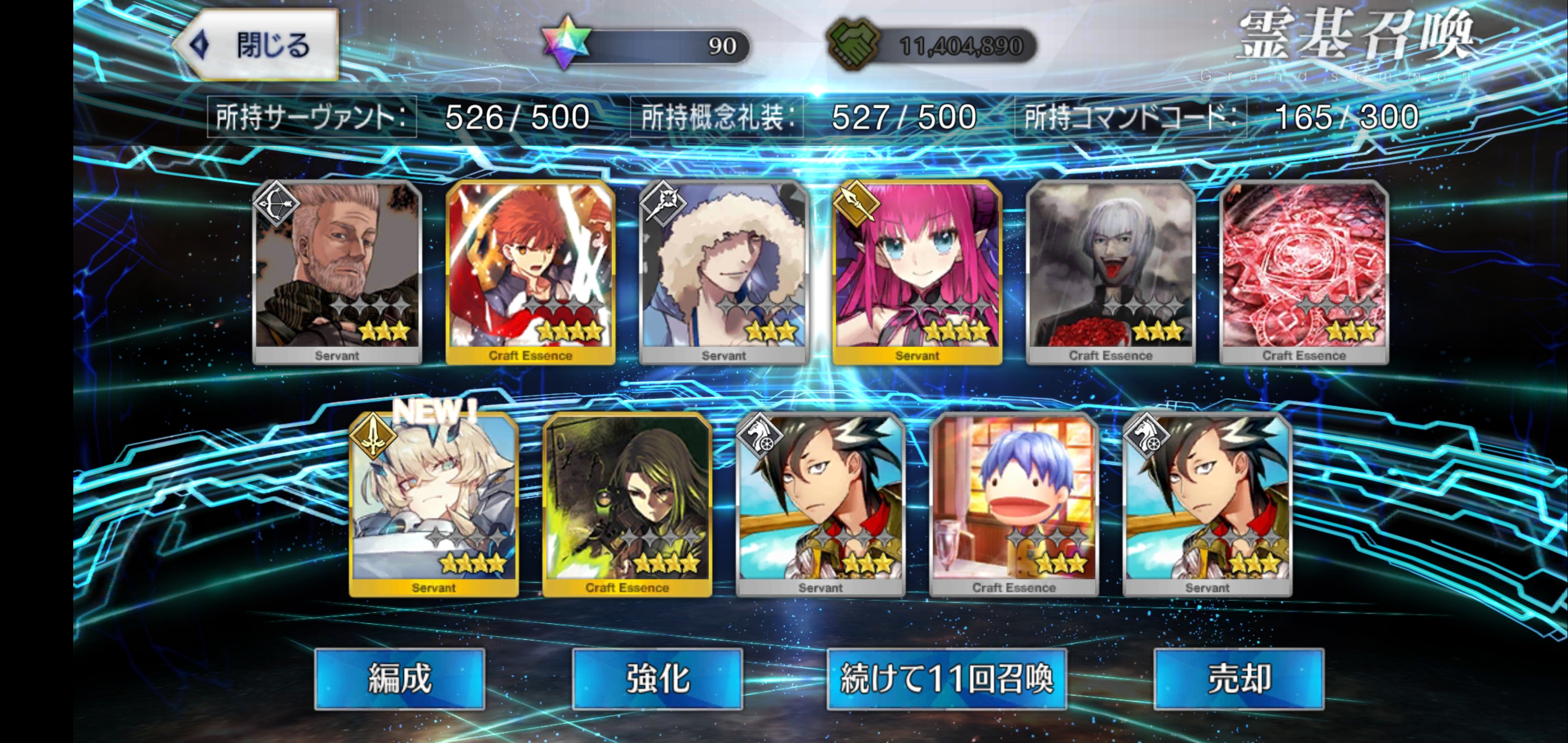Go to the 強化 enhancement menu

[x=658, y=679]
